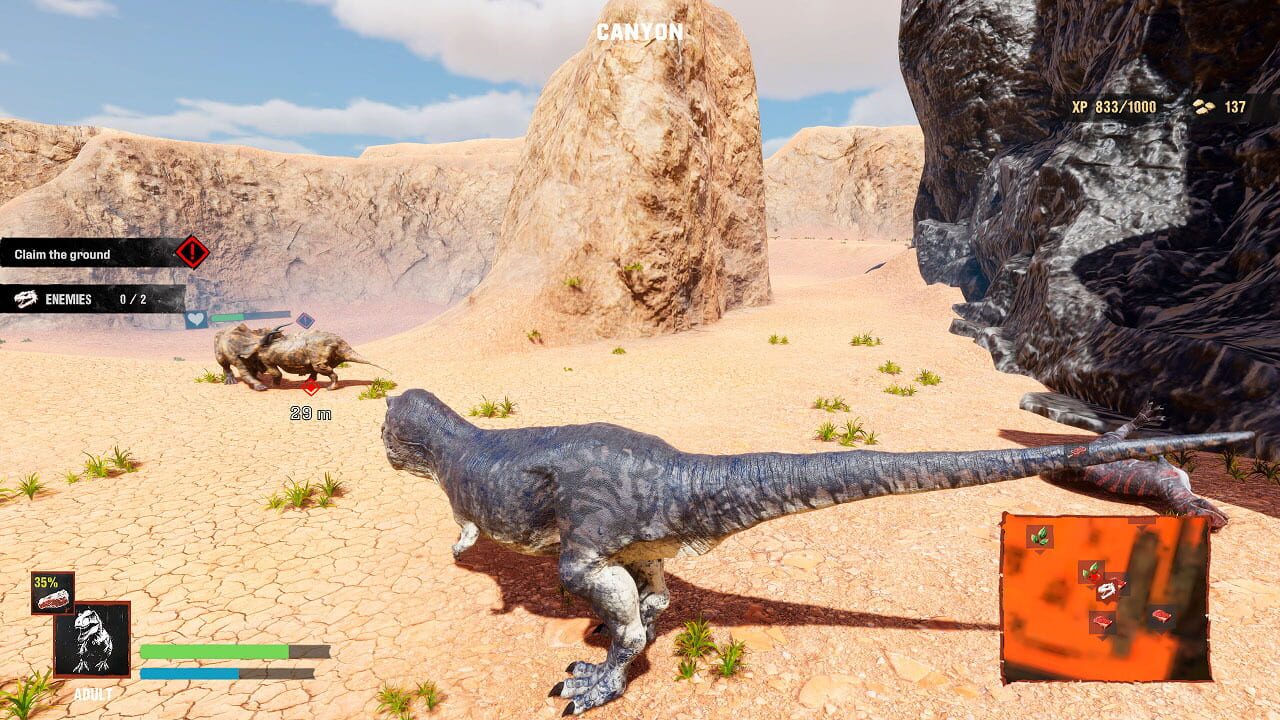The height and width of the screenshot is (720, 1280).
Task: Click the heart icon above the Triceratops
Action: (196, 318)
